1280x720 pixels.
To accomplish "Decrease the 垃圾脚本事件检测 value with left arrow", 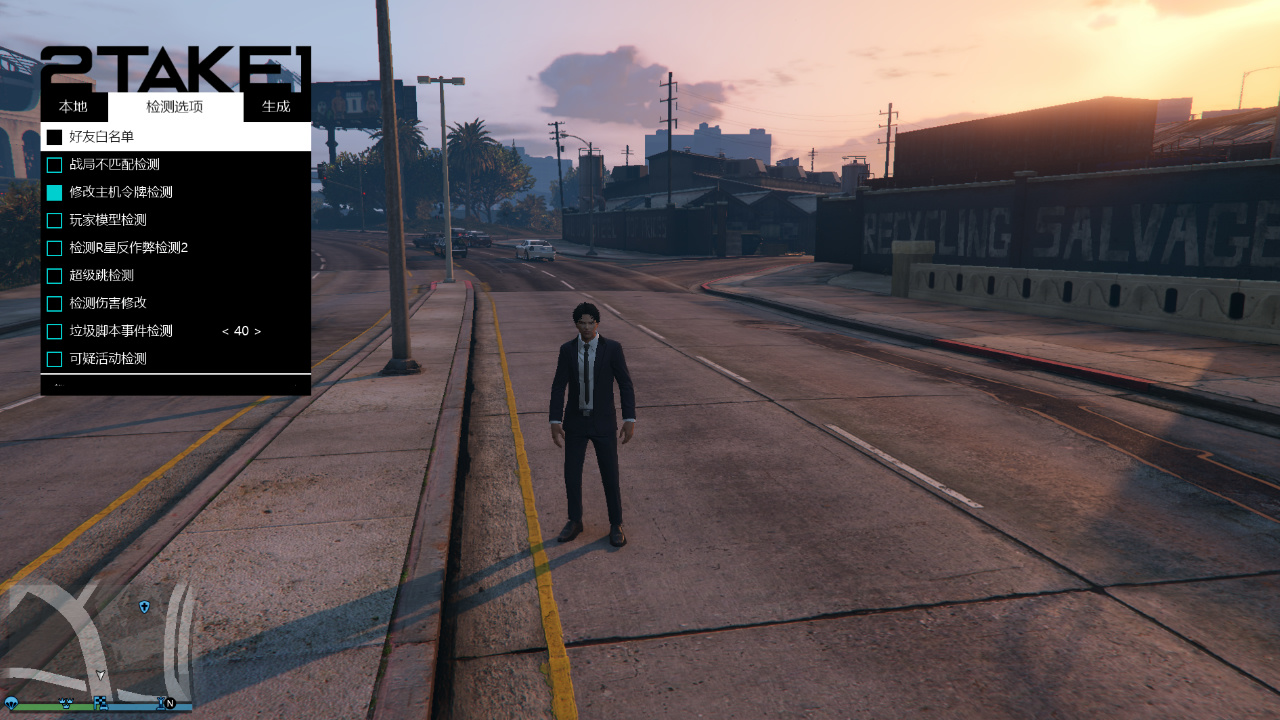I will [x=225, y=331].
